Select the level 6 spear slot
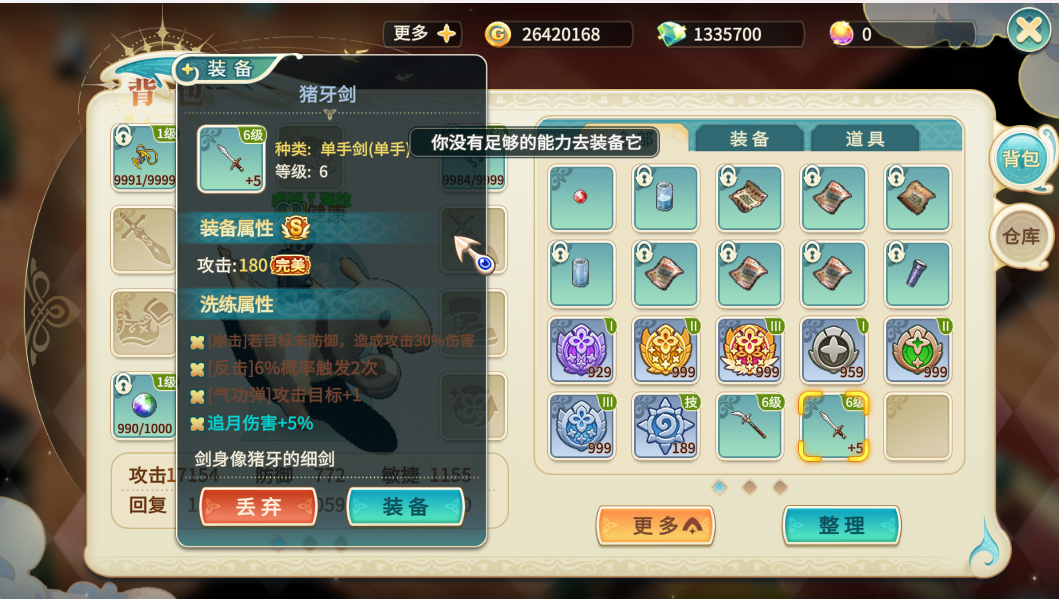The image size is (1059, 599). 749,426
